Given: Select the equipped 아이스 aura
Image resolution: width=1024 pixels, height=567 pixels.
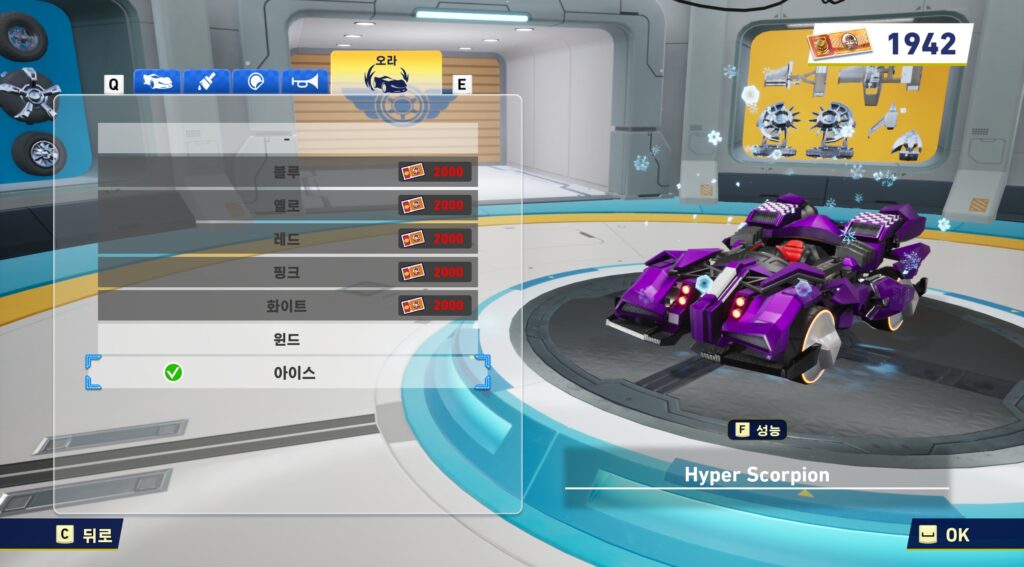Looking at the screenshot, I should 287,373.
